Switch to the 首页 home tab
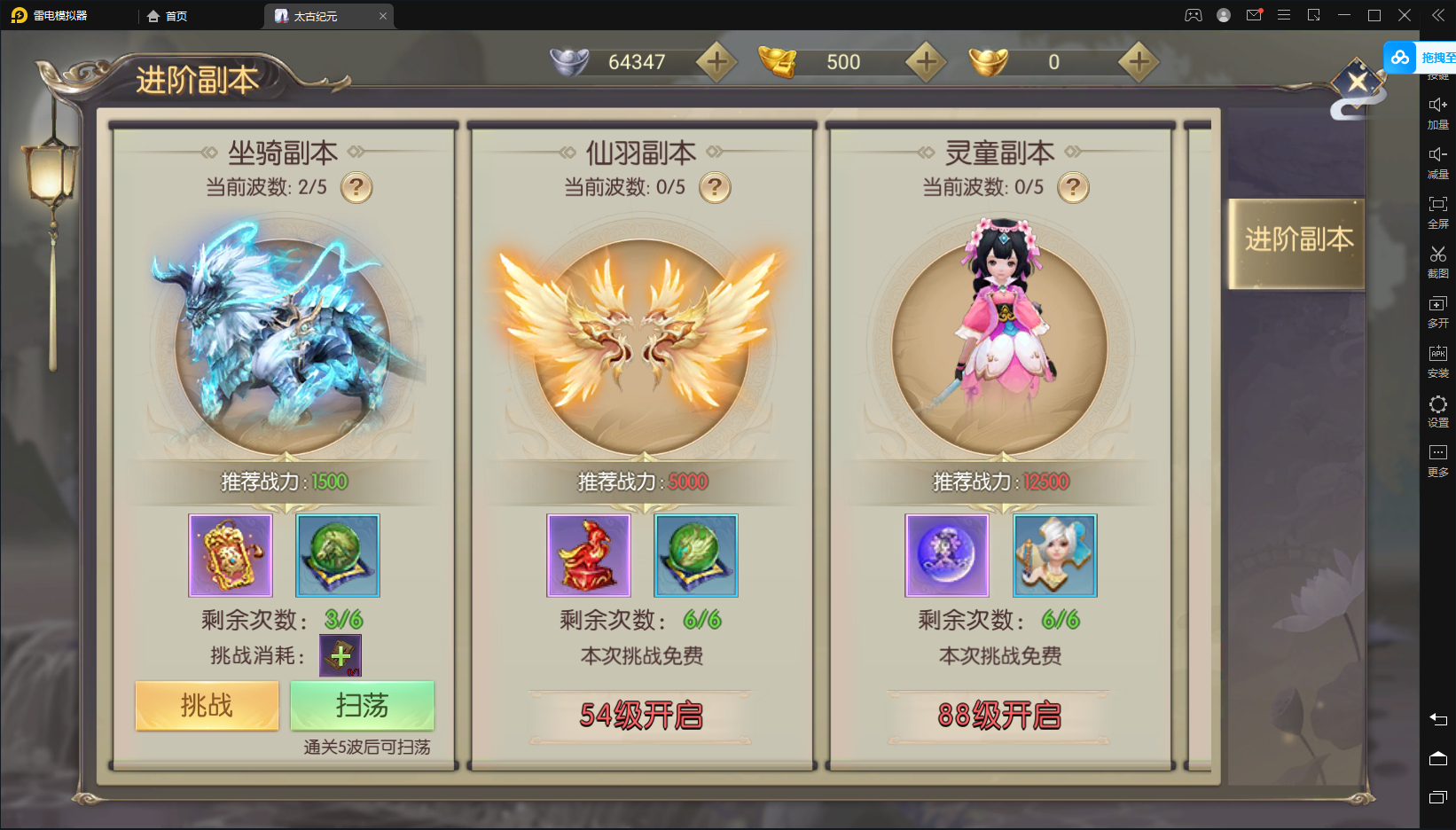This screenshot has height=830, width=1456. [168, 16]
